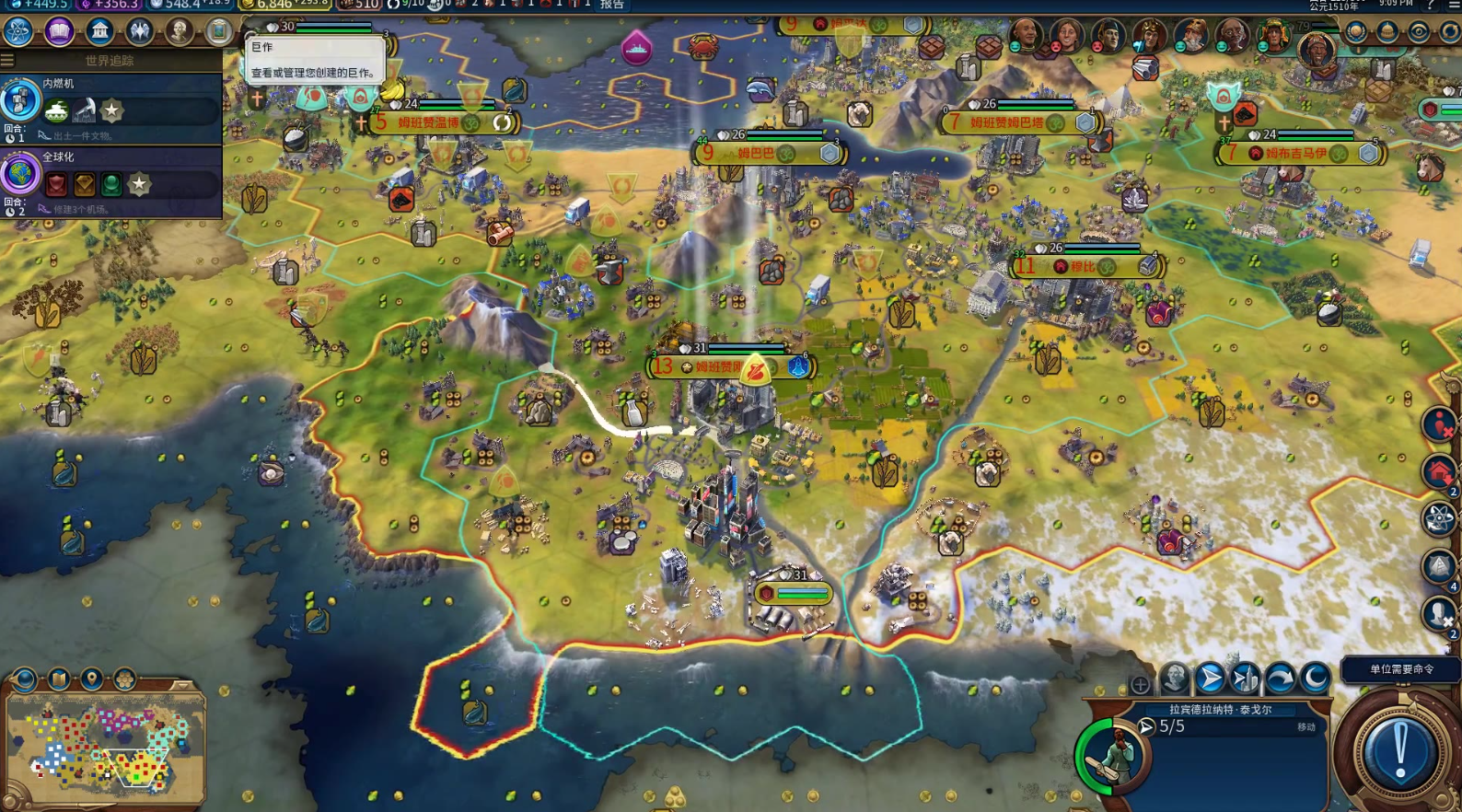This screenshot has width=1462, height=812.
Task: Open the technology tree (atom icon)
Action: point(17,31)
